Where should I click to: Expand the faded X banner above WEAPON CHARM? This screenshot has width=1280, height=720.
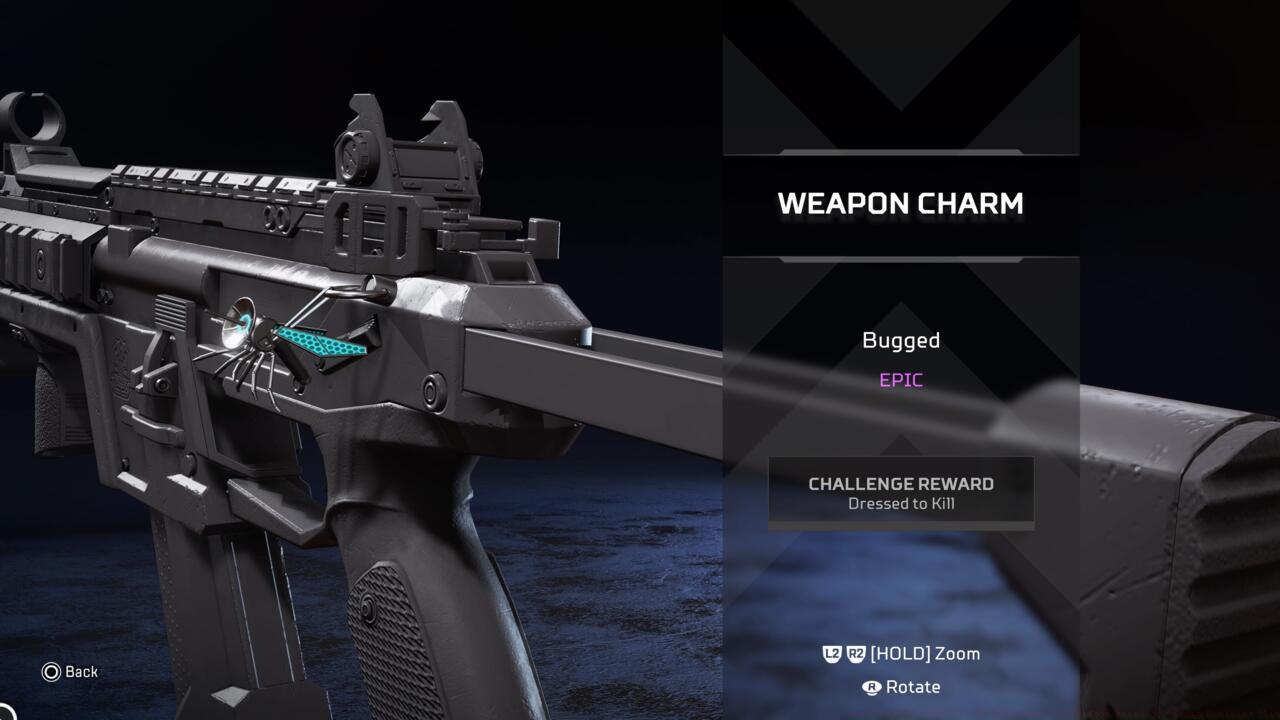click(x=900, y=80)
